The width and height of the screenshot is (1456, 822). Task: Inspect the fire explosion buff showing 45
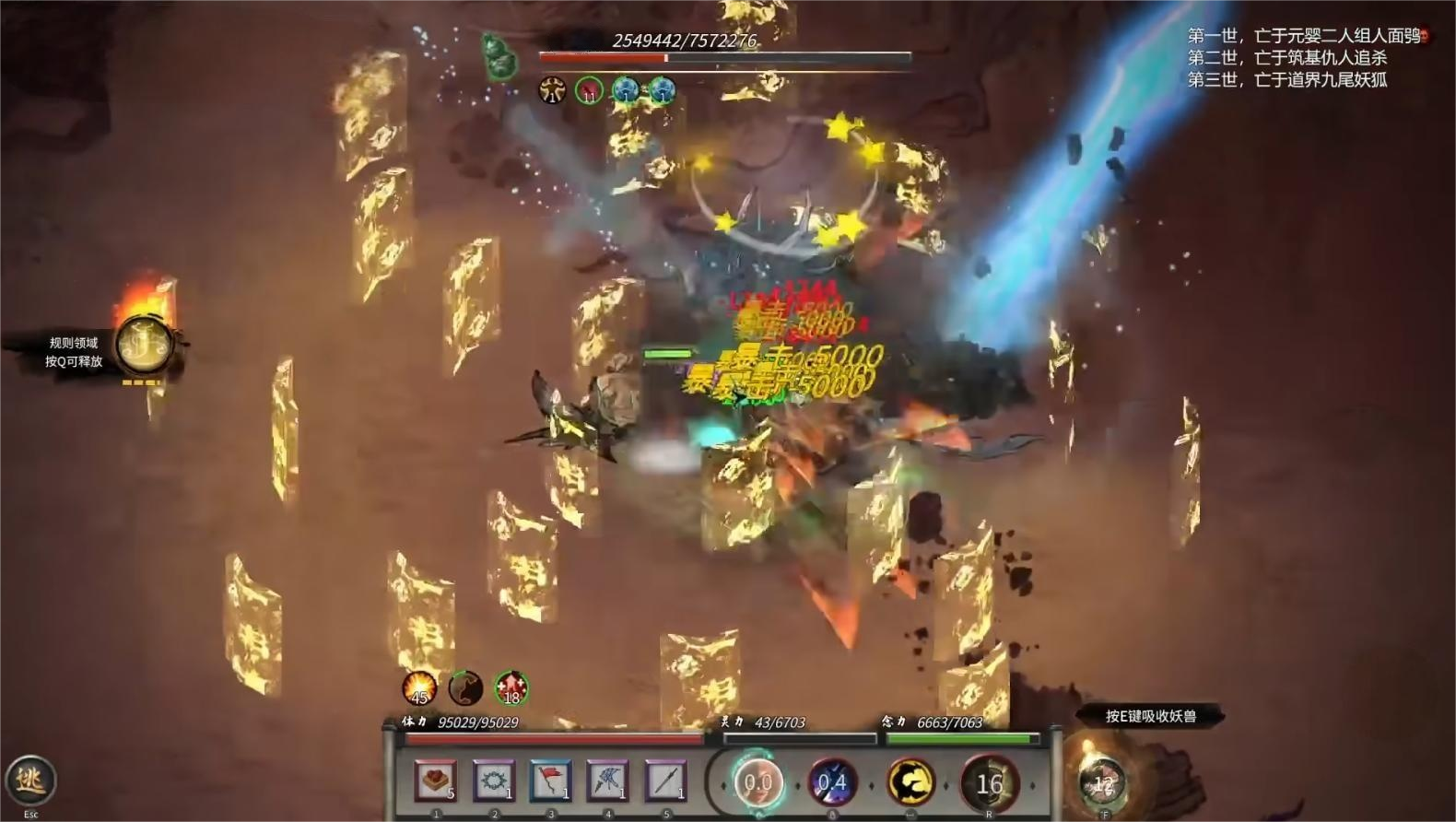[x=419, y=687]
